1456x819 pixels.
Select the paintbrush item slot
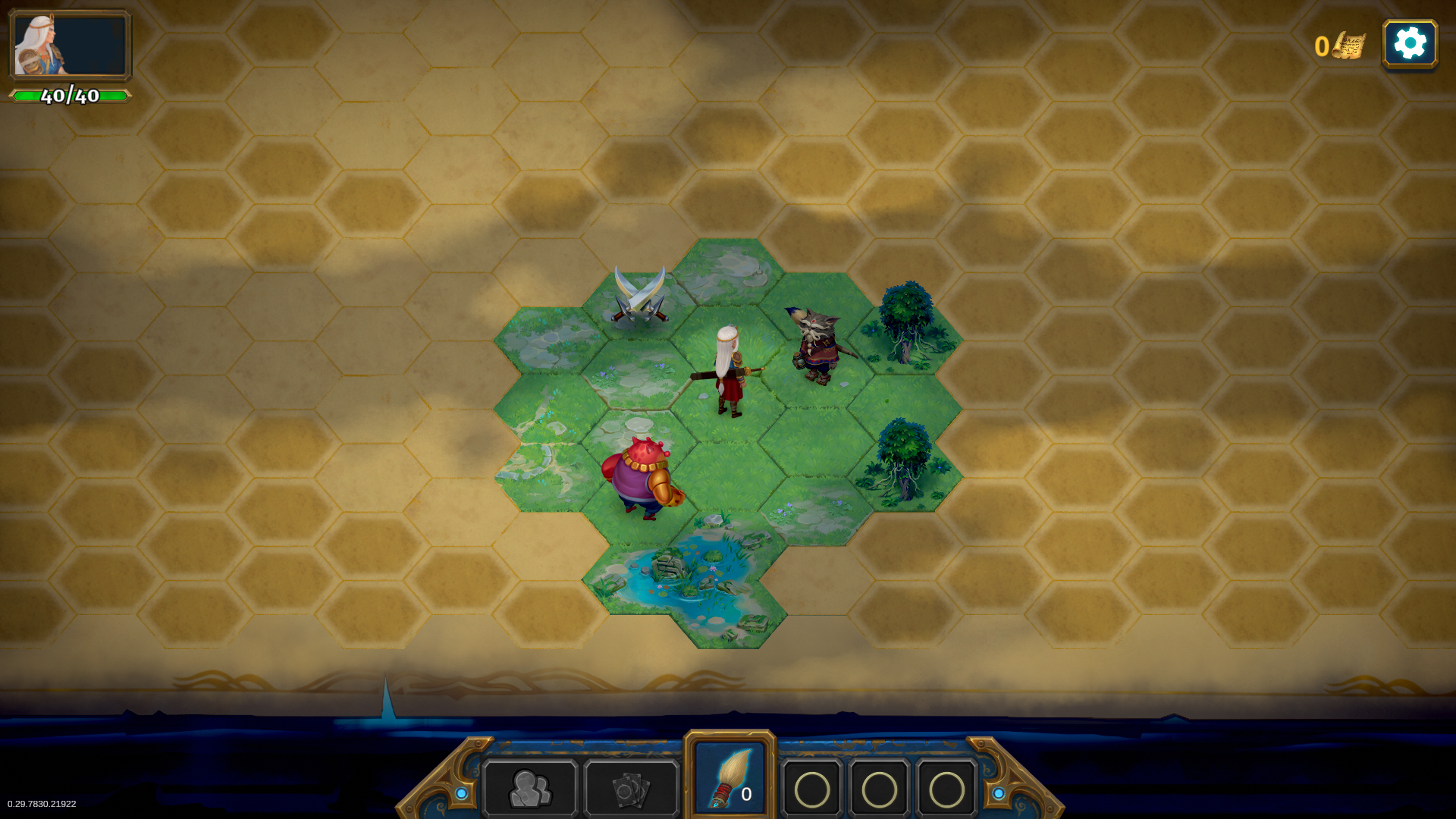point(730,777)
